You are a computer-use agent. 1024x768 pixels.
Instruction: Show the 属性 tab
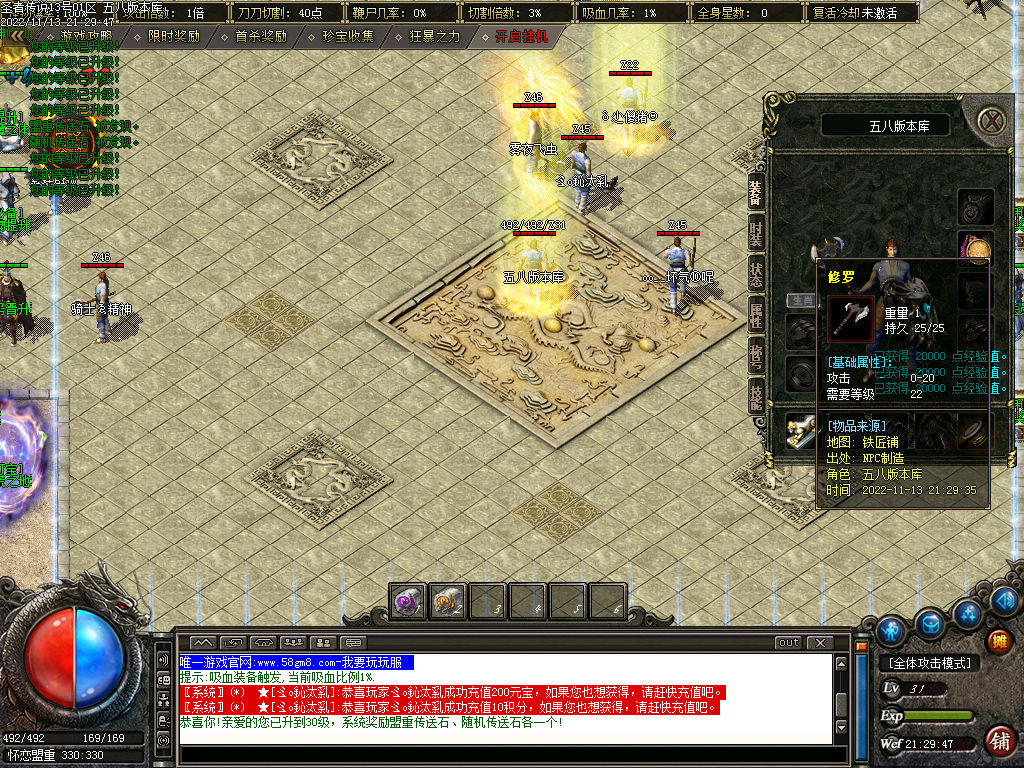click(x=757, y=315)
